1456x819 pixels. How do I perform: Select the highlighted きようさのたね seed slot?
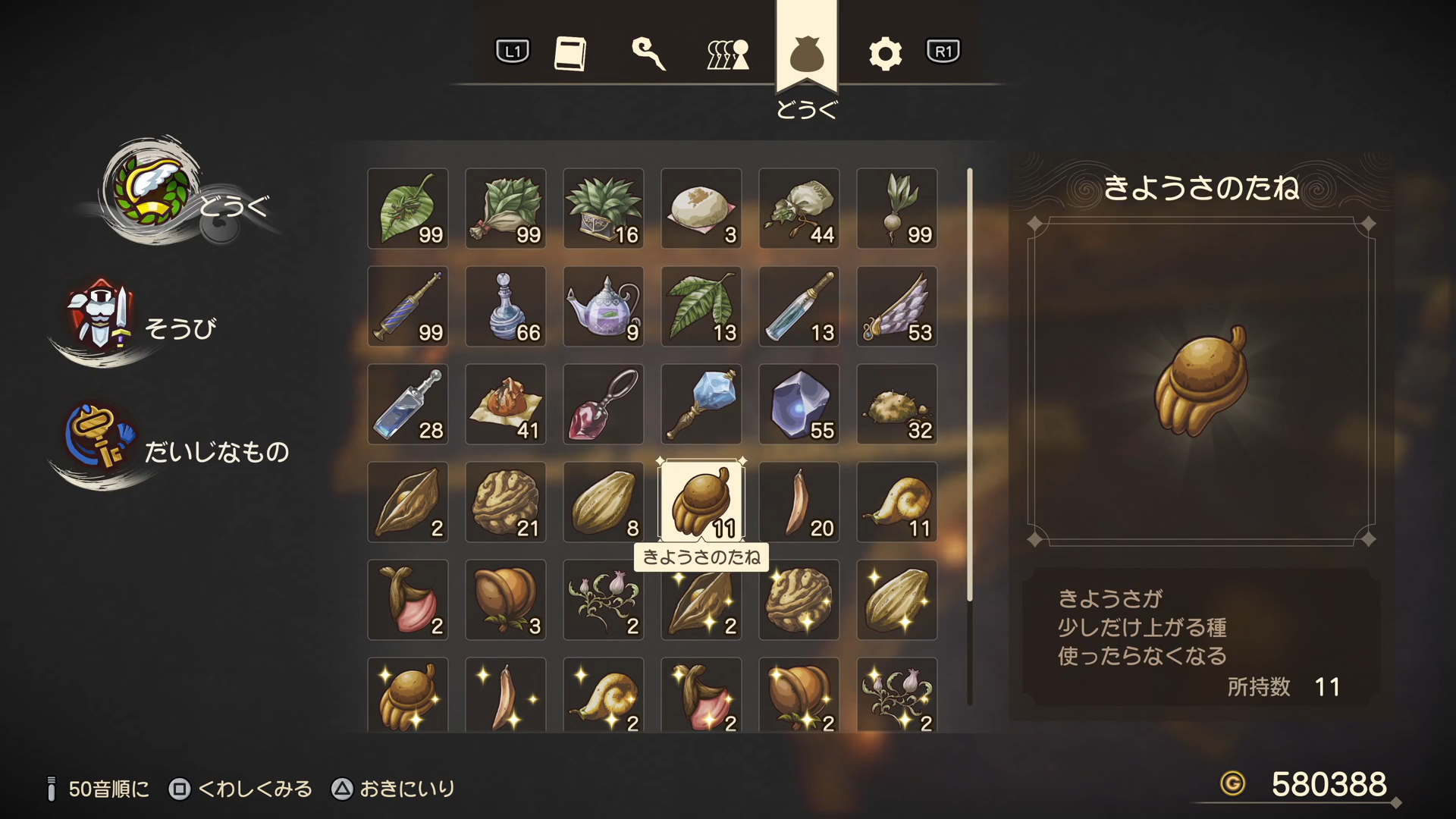click(x=701, y=500)
